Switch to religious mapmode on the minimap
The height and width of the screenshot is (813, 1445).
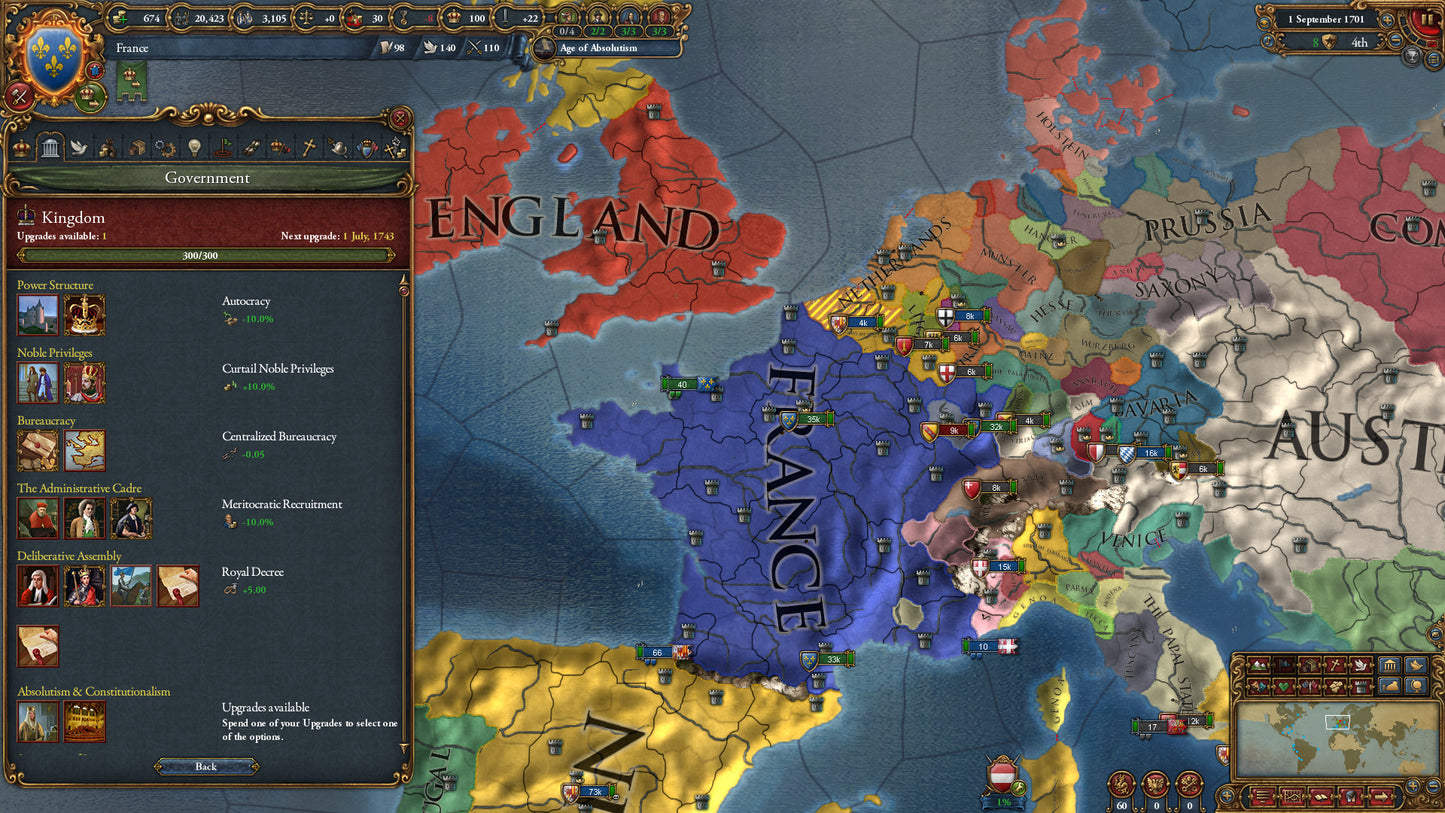tap(1334, 666)
